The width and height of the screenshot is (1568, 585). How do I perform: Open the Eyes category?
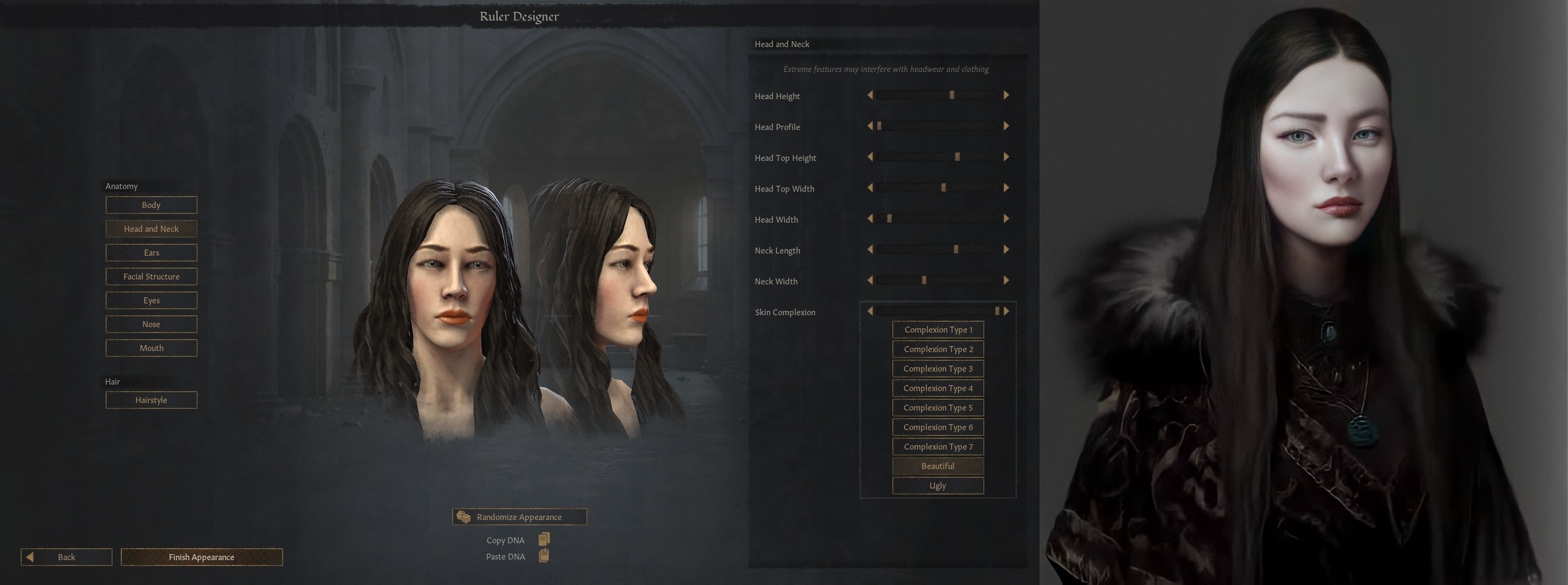[151, 300]
